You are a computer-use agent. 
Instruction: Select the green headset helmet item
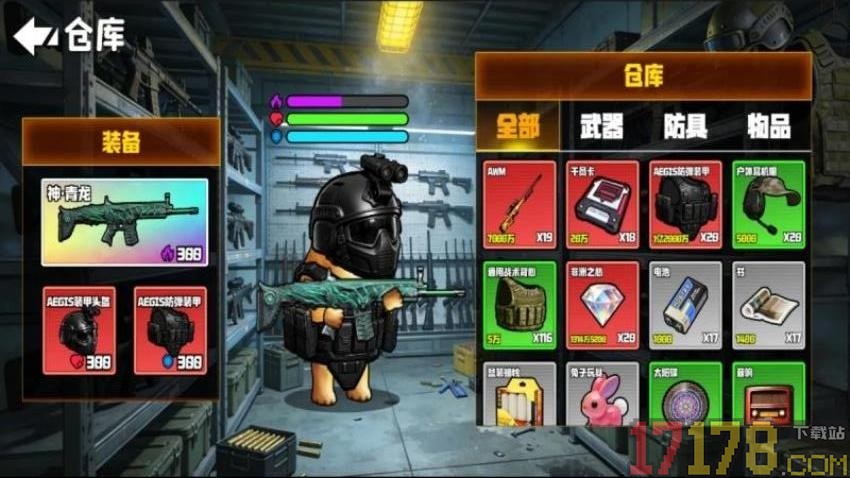768,204
